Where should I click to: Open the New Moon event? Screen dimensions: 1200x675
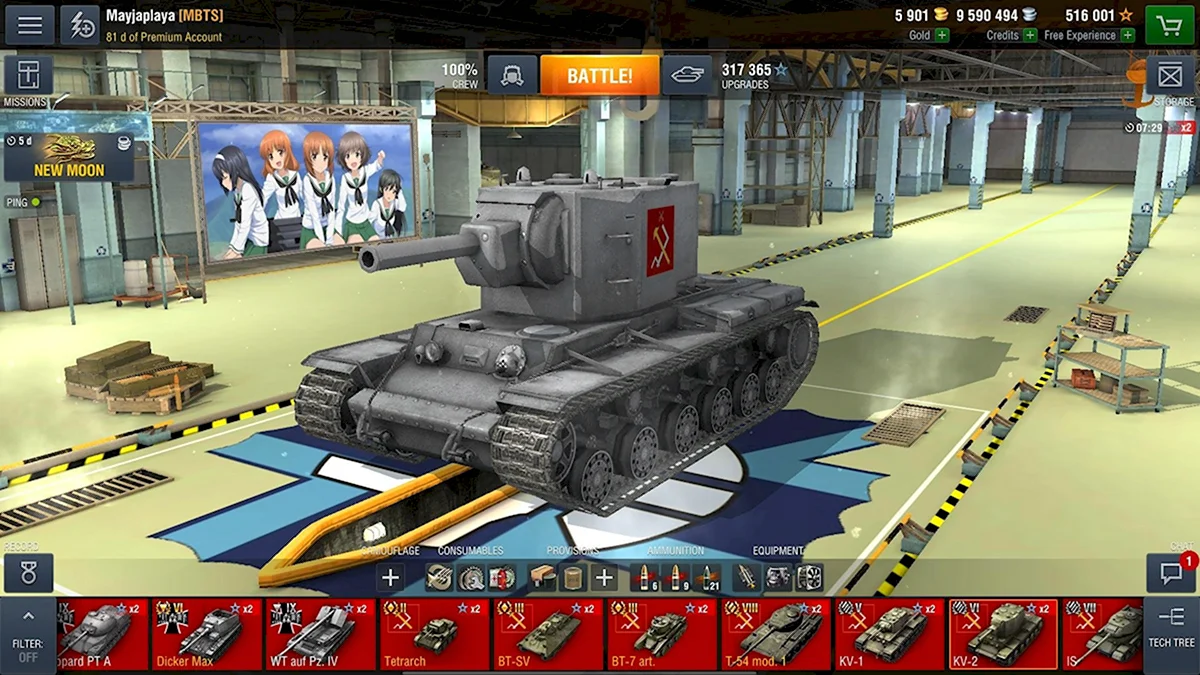[x=69, y=157]
